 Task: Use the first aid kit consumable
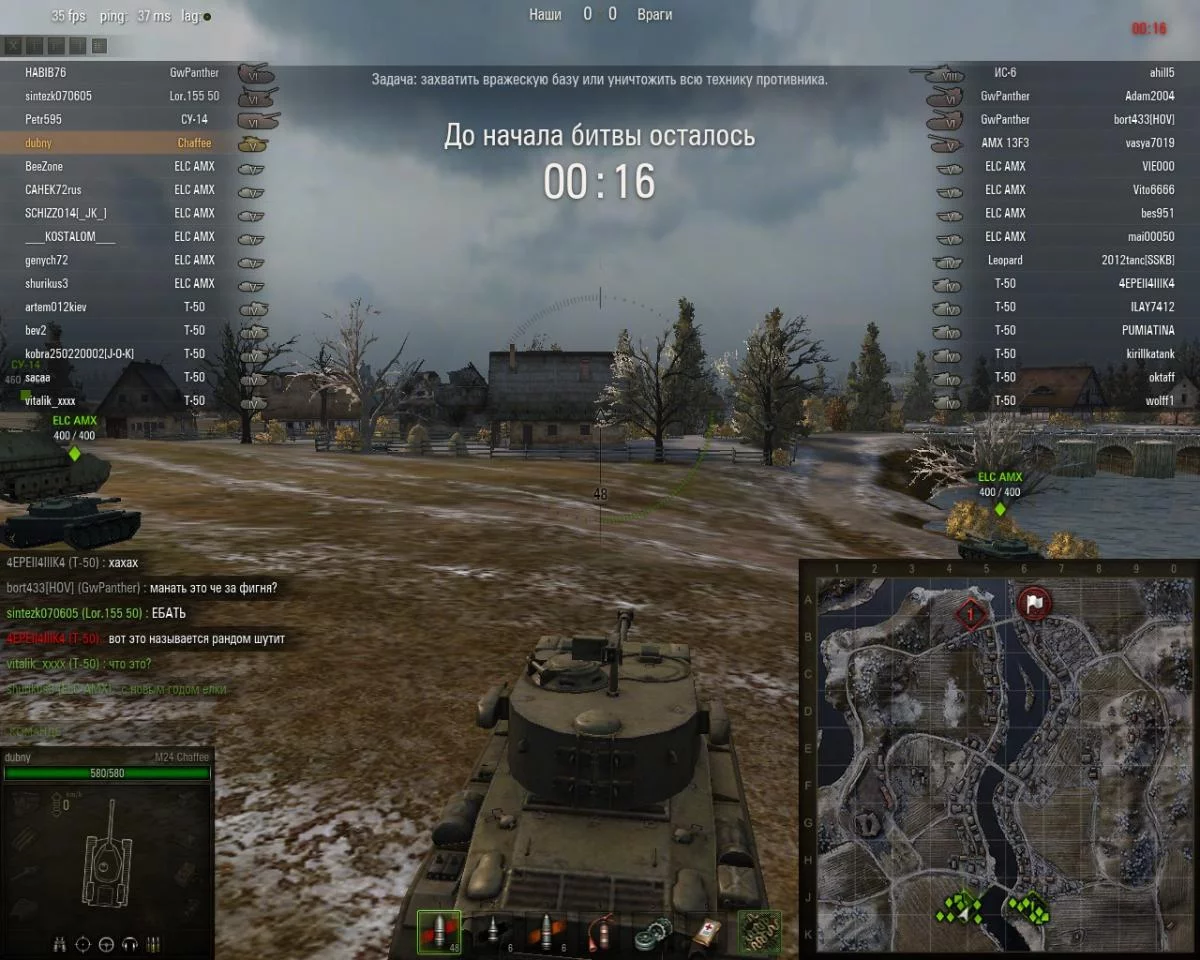[x=706, y=932]
